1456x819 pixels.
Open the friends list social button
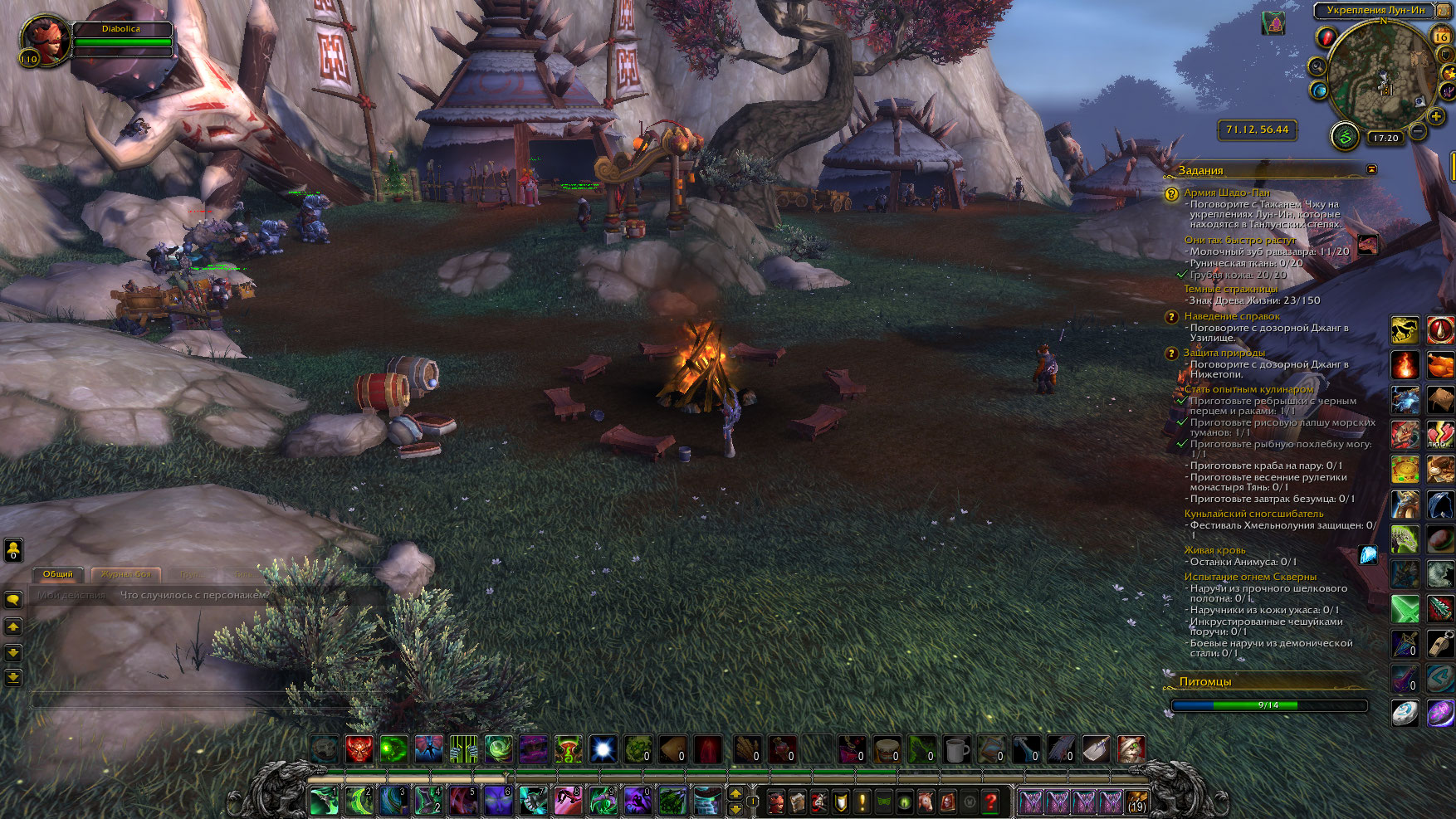[13, 549]
